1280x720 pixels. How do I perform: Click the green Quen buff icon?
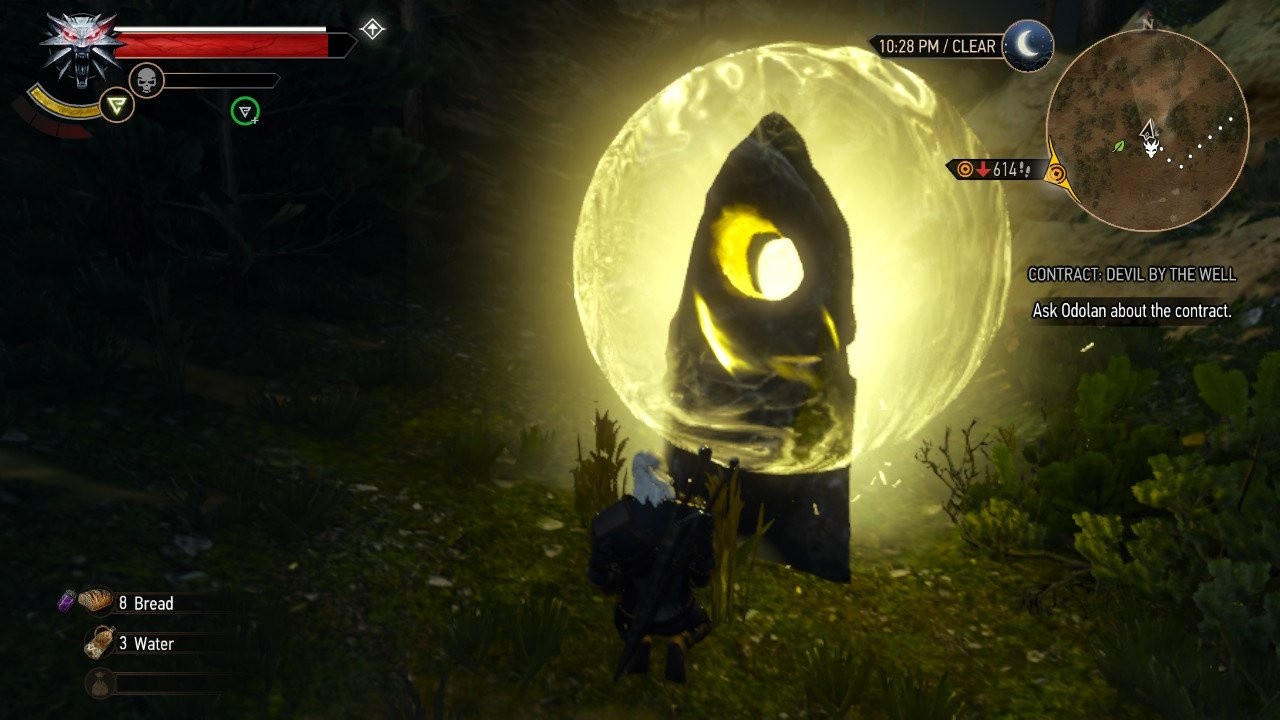pyautogui.click(x=244, y=111)
